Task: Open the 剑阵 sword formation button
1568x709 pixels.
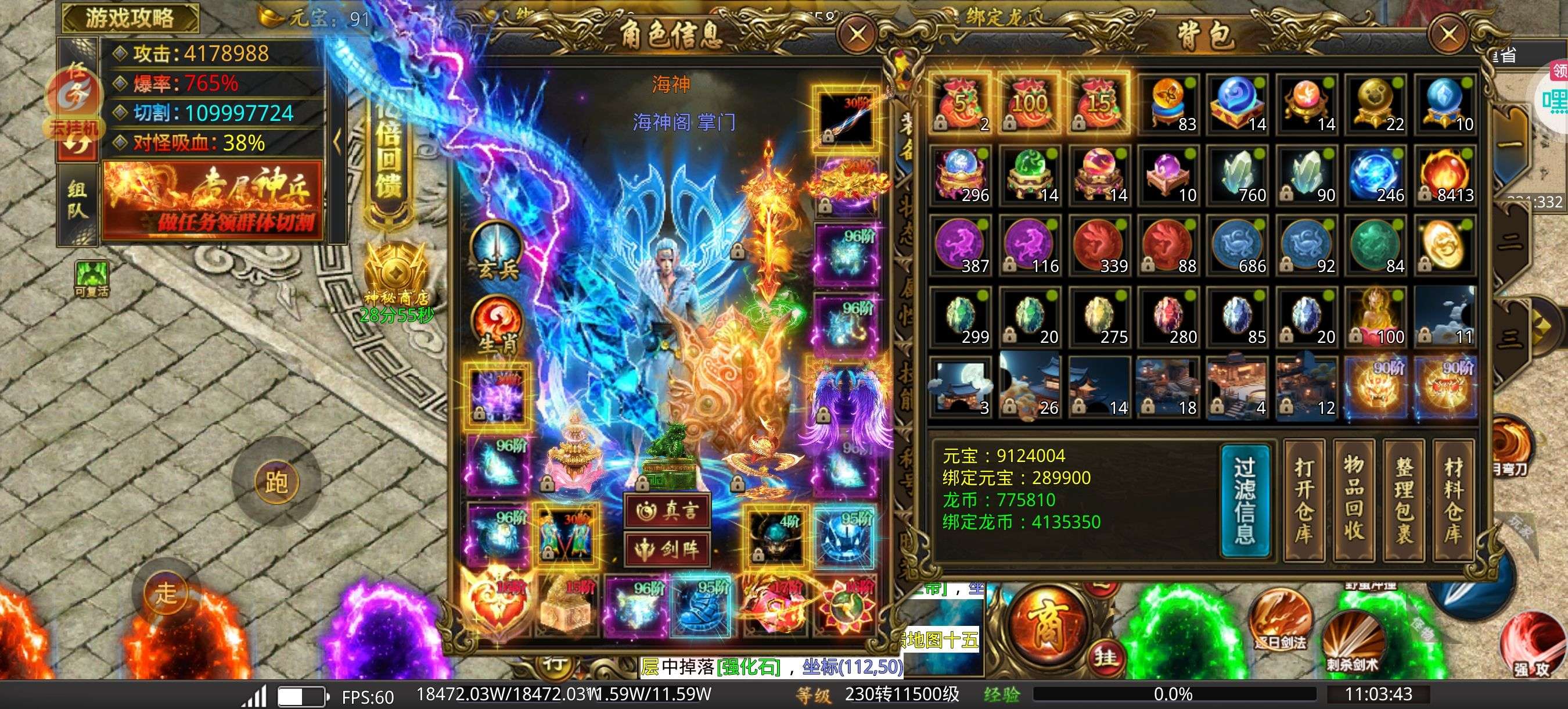Action: point(667,549)
